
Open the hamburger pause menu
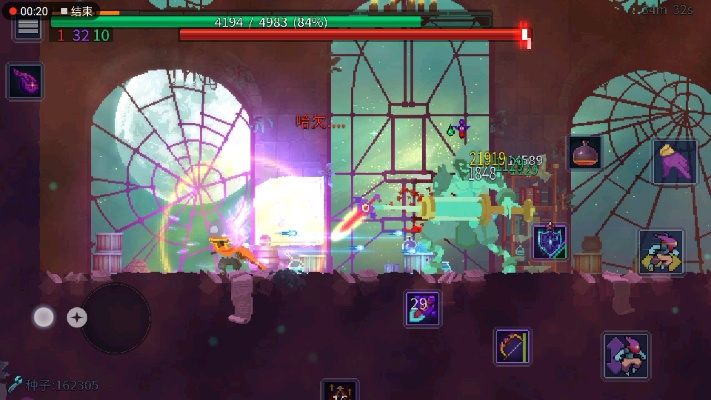click(x=28, y=29)
